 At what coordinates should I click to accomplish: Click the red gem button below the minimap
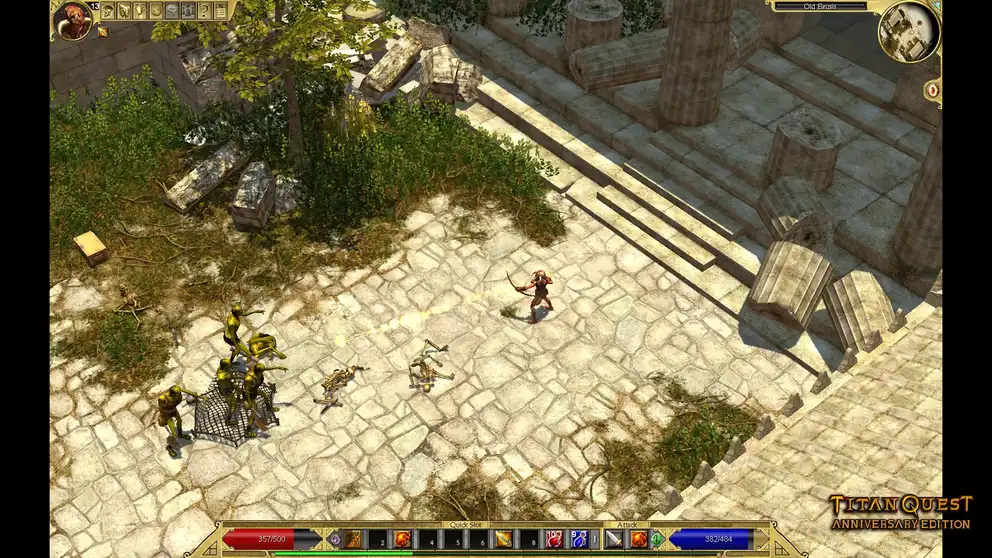(932, 90)
